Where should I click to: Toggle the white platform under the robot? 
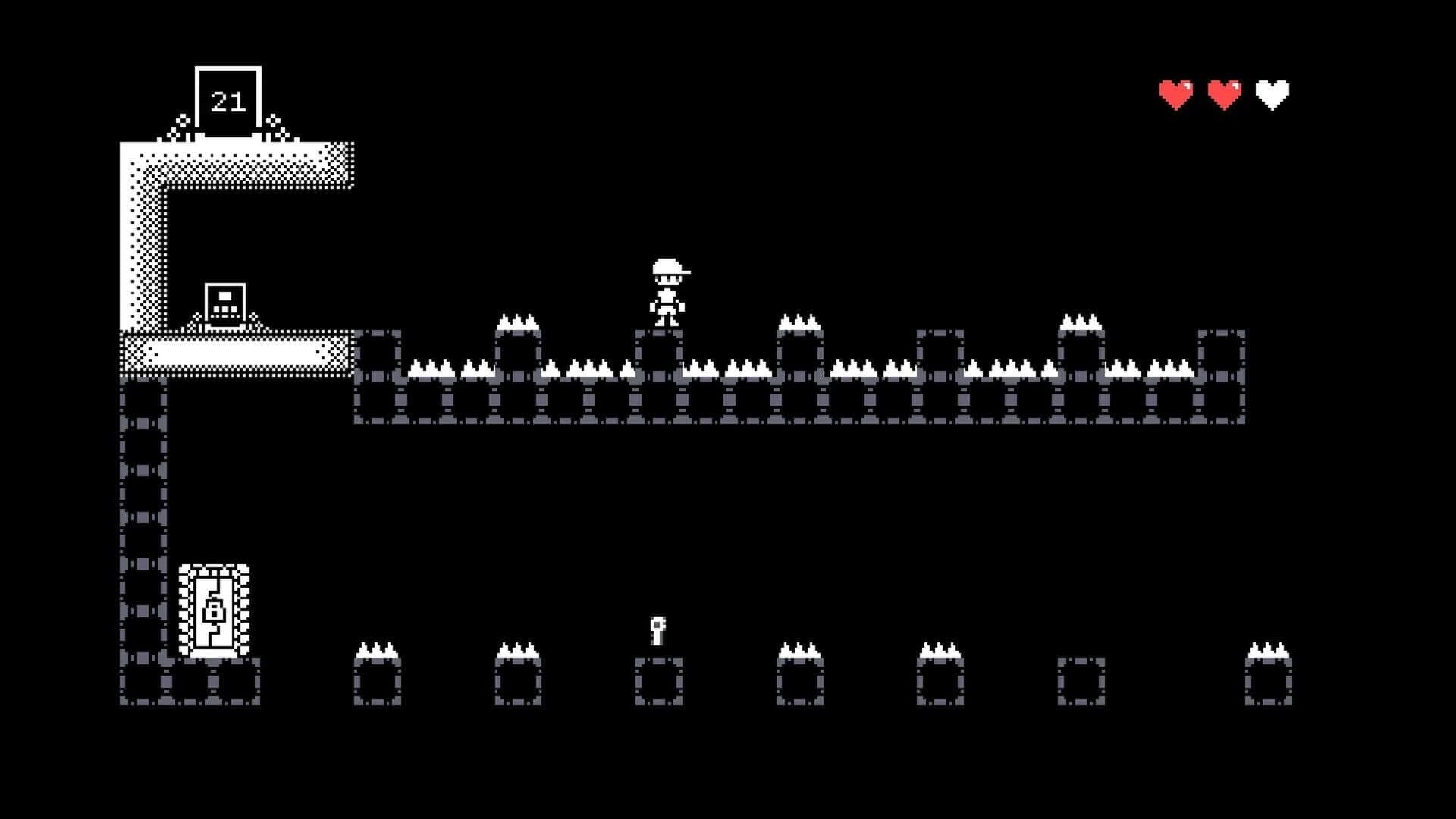(235, 353)
